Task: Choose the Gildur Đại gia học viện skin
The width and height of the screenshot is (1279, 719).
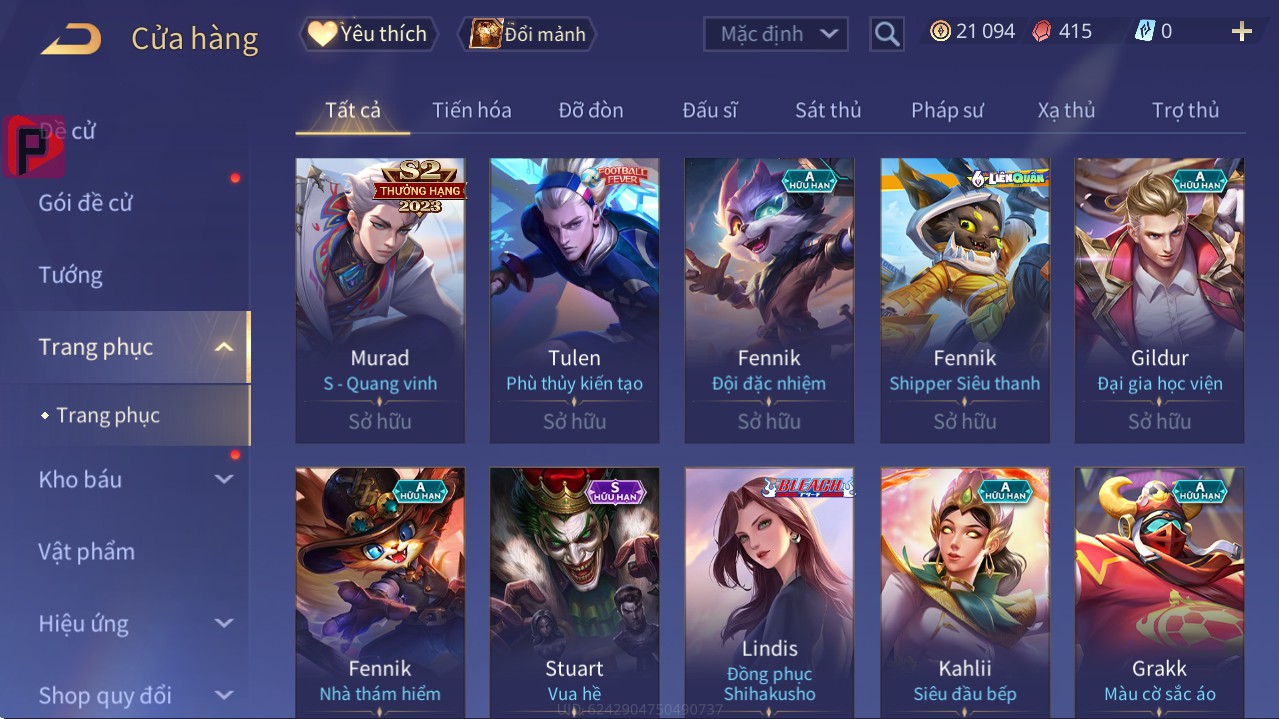Action: click(x=1159, y=300)
